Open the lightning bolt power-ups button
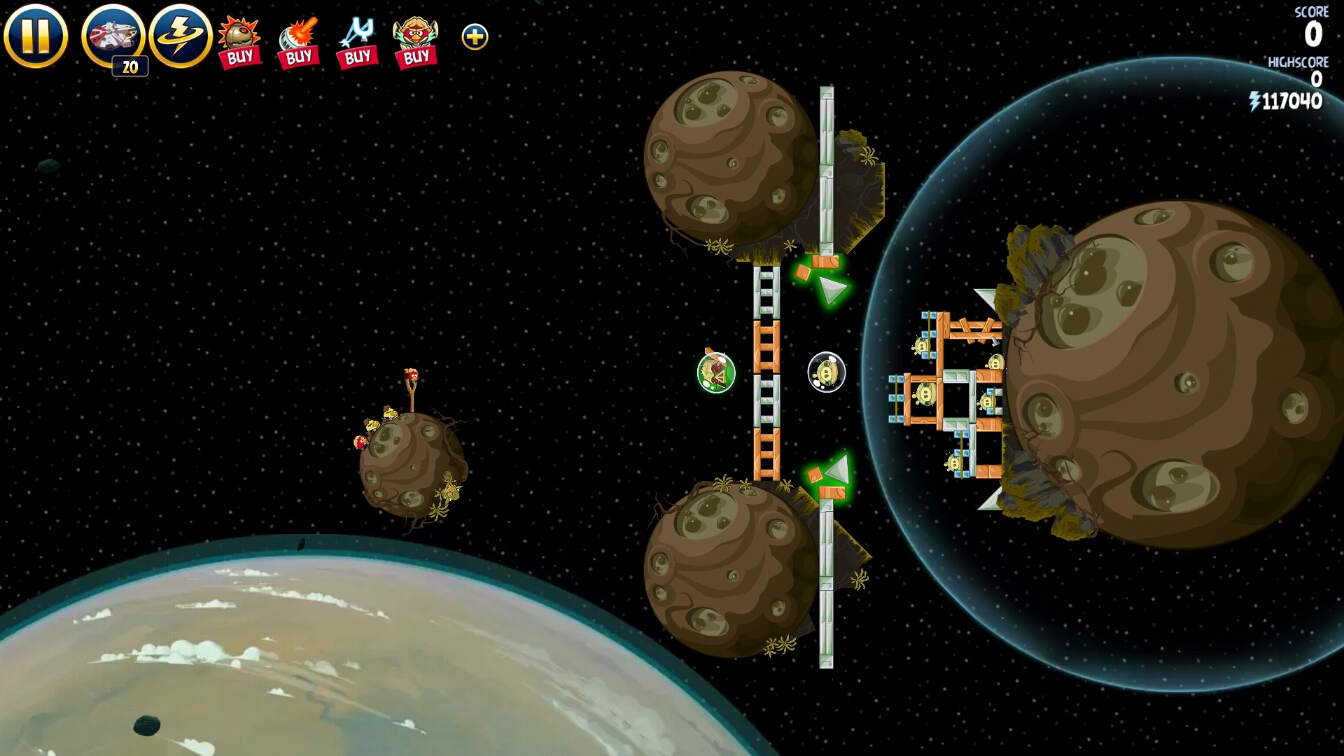 coord(180,36)
